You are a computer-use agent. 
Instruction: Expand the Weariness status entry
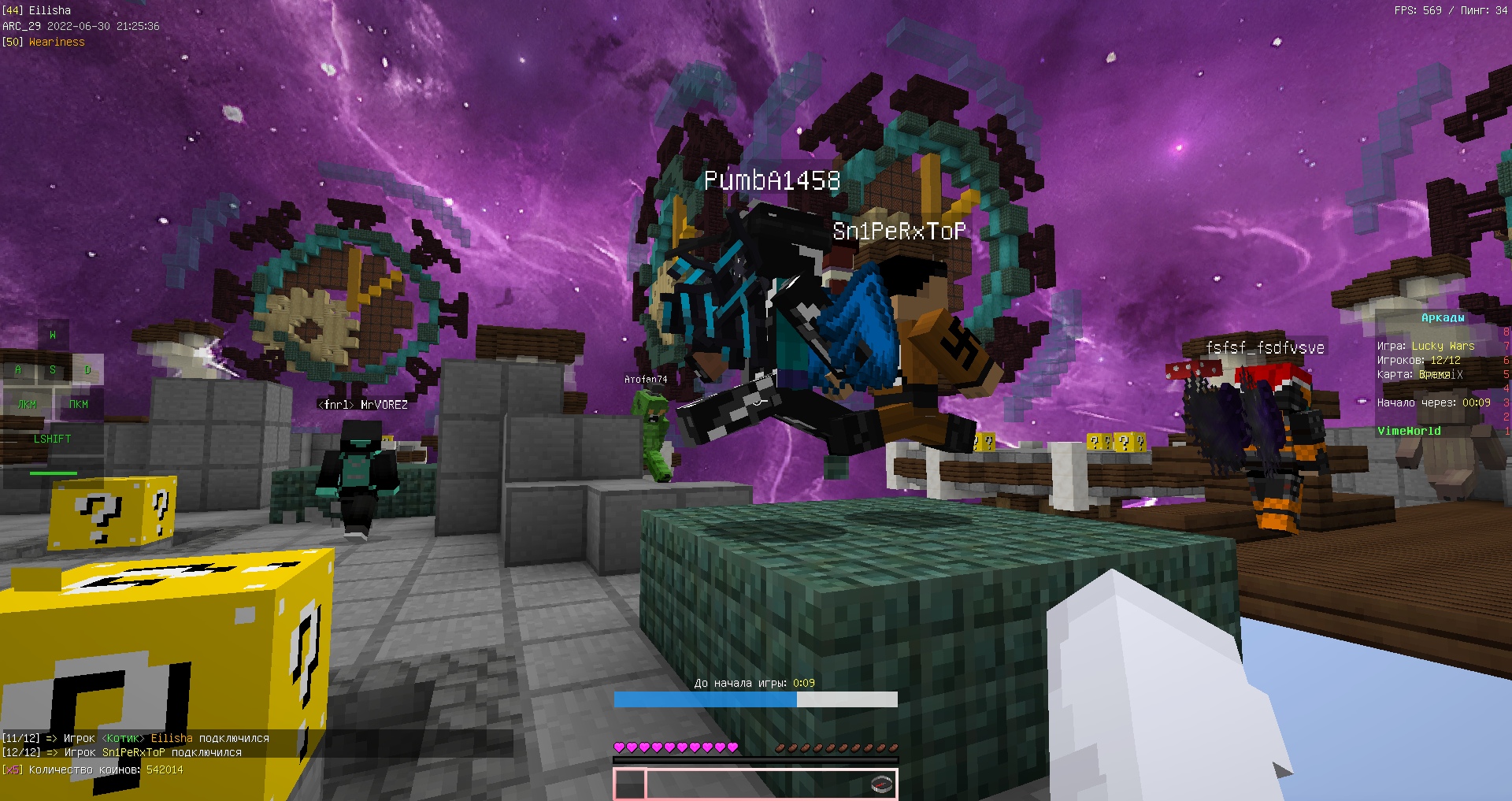(43, 41)
